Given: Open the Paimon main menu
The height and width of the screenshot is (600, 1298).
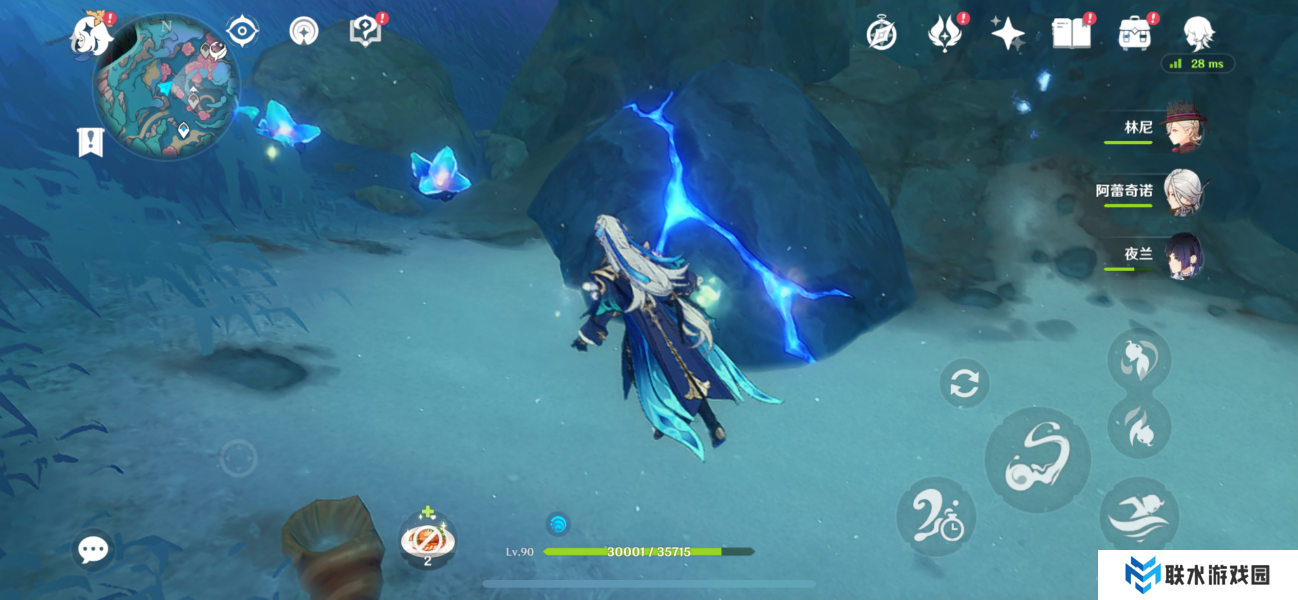Looking at the screenshot, I should point(92,34).
